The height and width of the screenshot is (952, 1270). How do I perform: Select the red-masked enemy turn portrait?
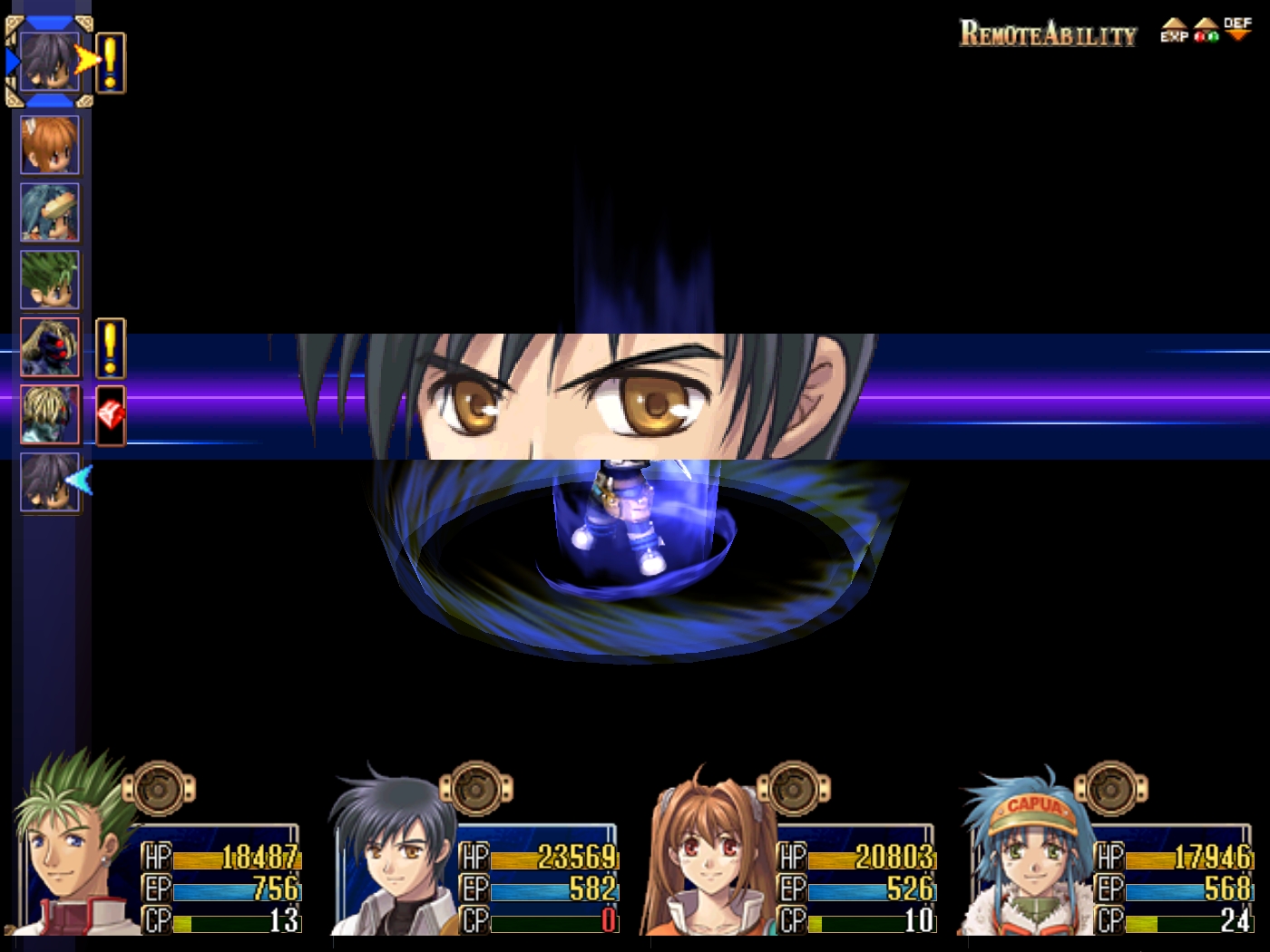(50, 347)
